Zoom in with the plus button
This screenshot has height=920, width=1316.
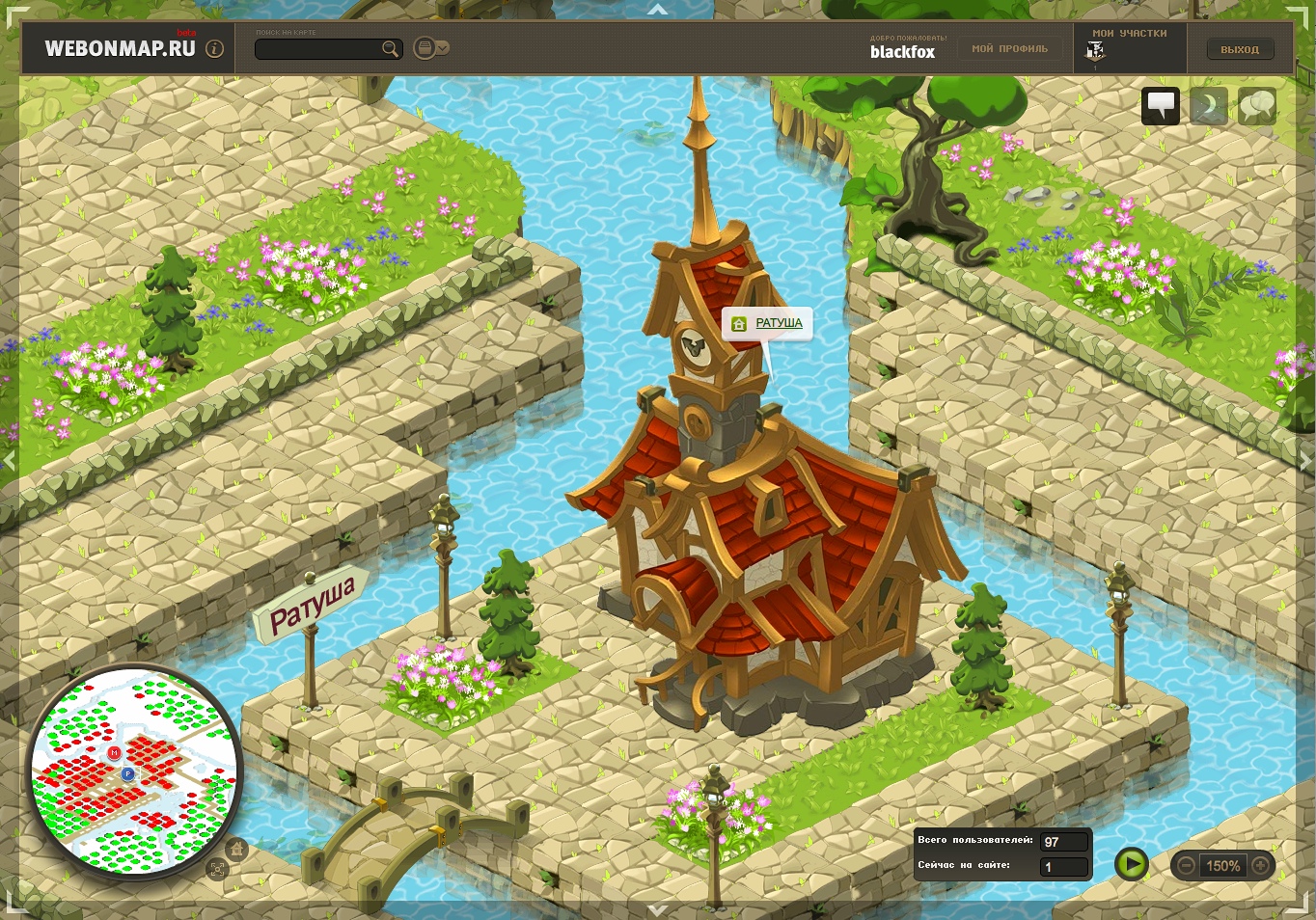[x=1260, y=866]
